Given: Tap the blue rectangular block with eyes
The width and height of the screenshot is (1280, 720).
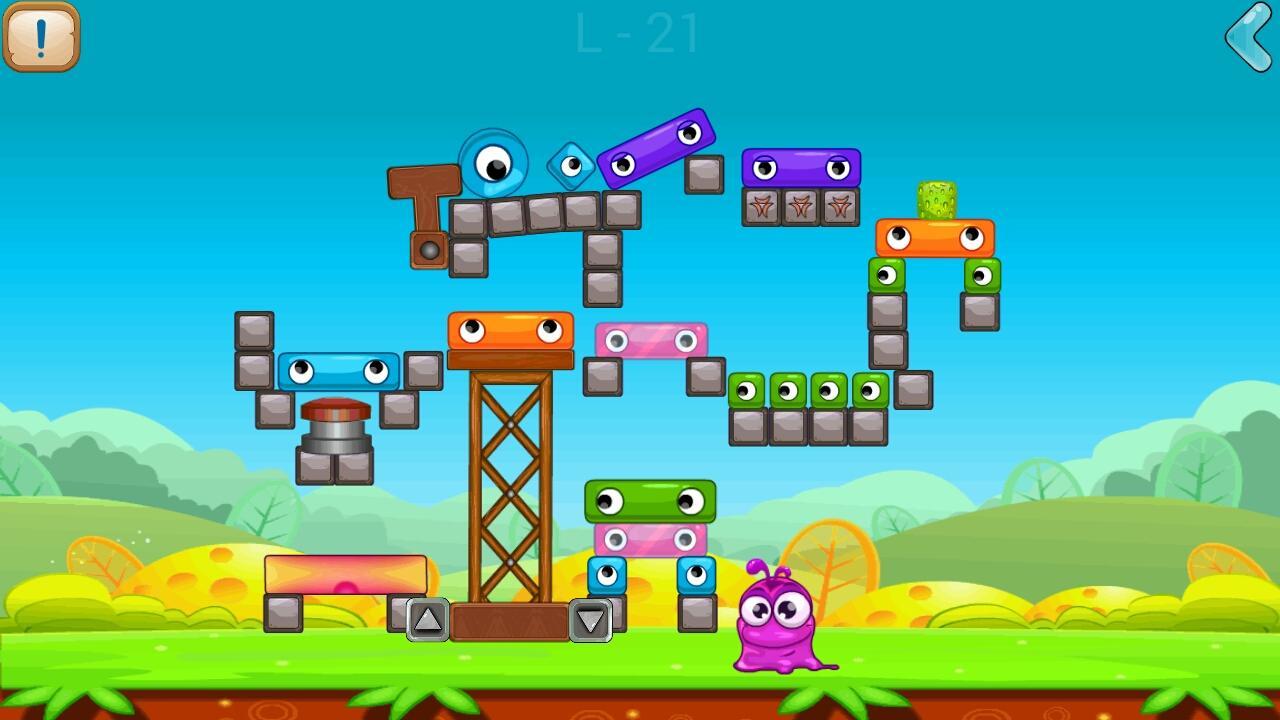Looking at the screenshot, I should (340, 372).
